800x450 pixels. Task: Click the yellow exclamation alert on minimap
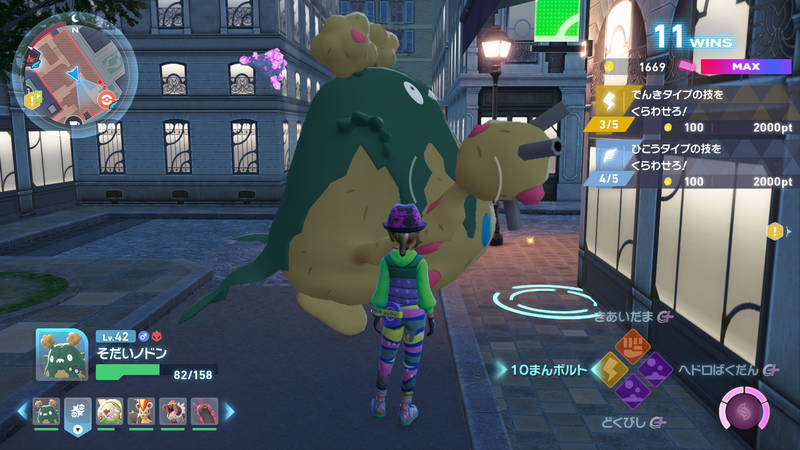tap(34, 100)
